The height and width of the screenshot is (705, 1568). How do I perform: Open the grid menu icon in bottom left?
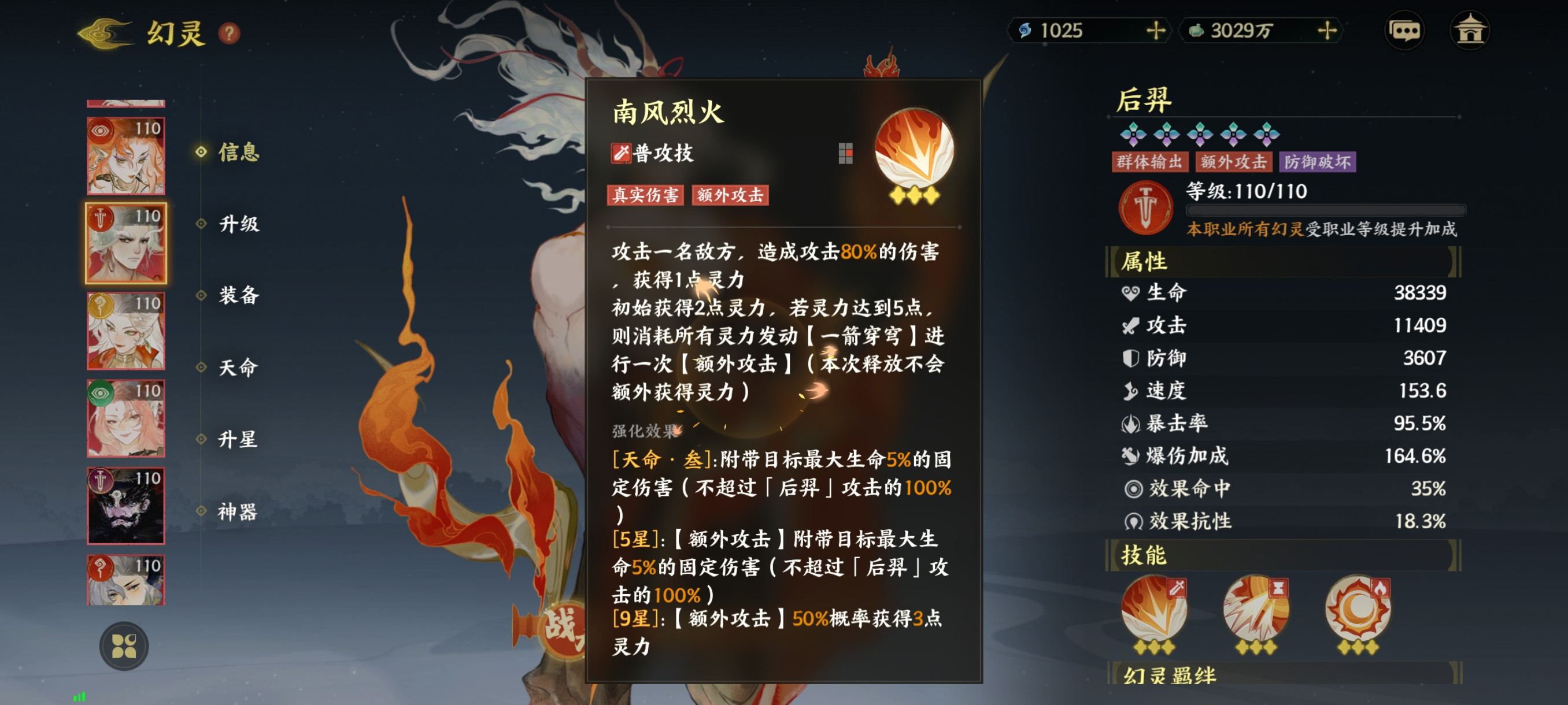point(125,646)
